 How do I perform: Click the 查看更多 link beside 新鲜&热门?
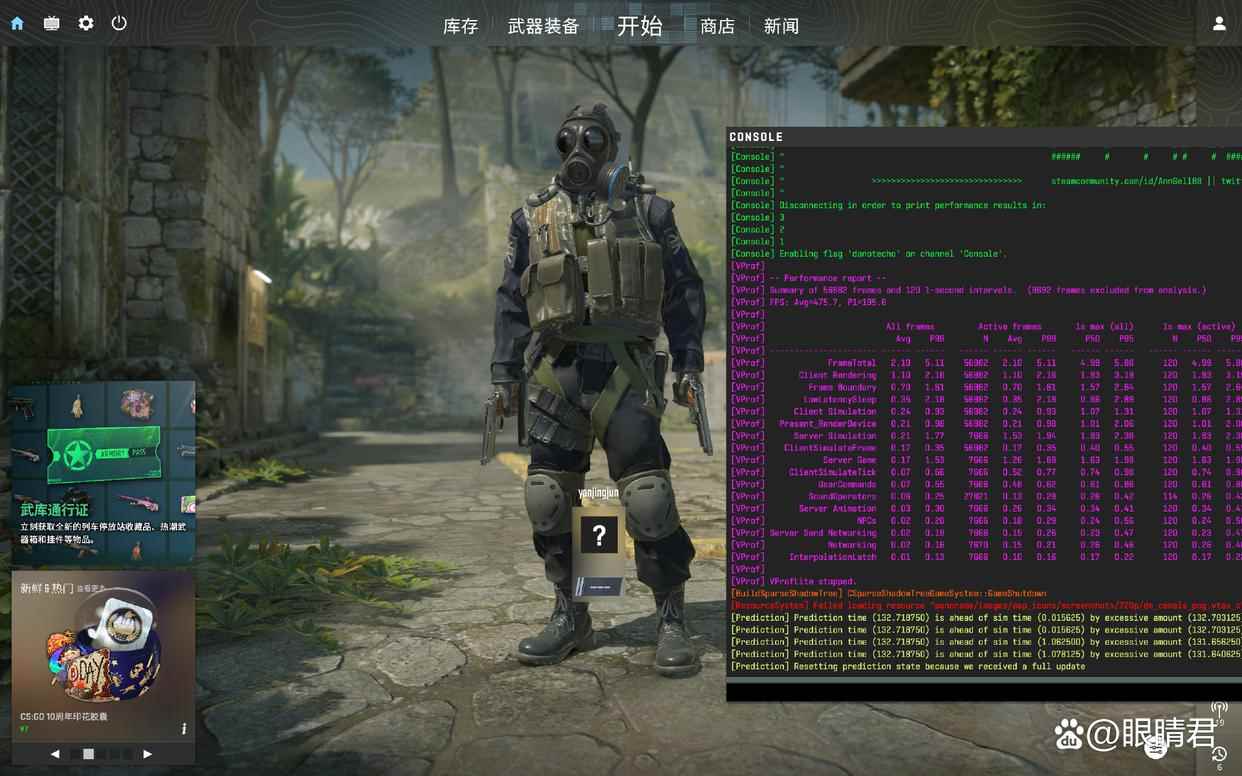pos(92,589)
